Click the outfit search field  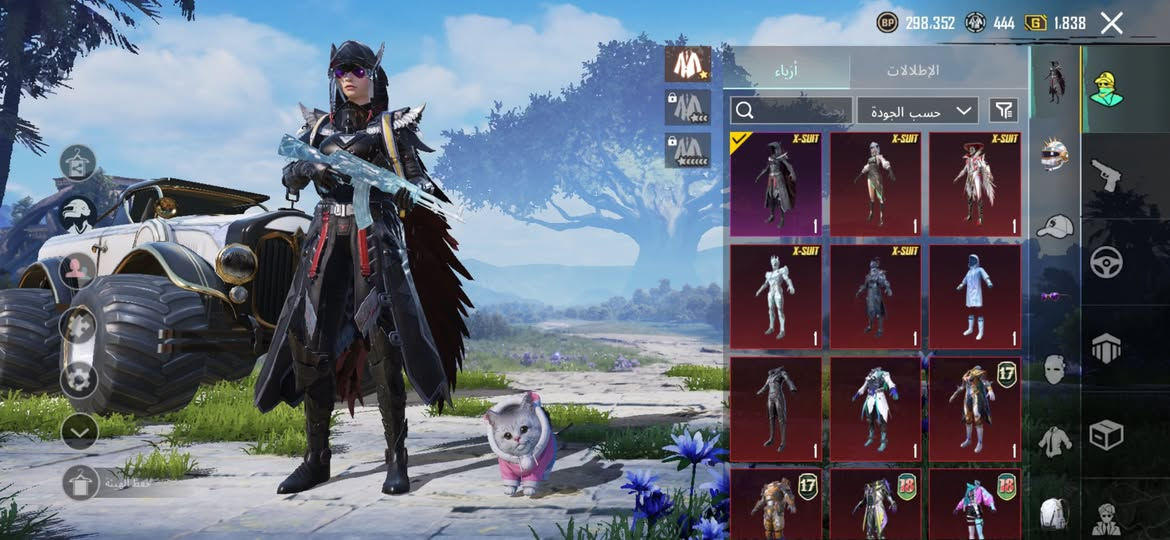click(x=791, y=110)
